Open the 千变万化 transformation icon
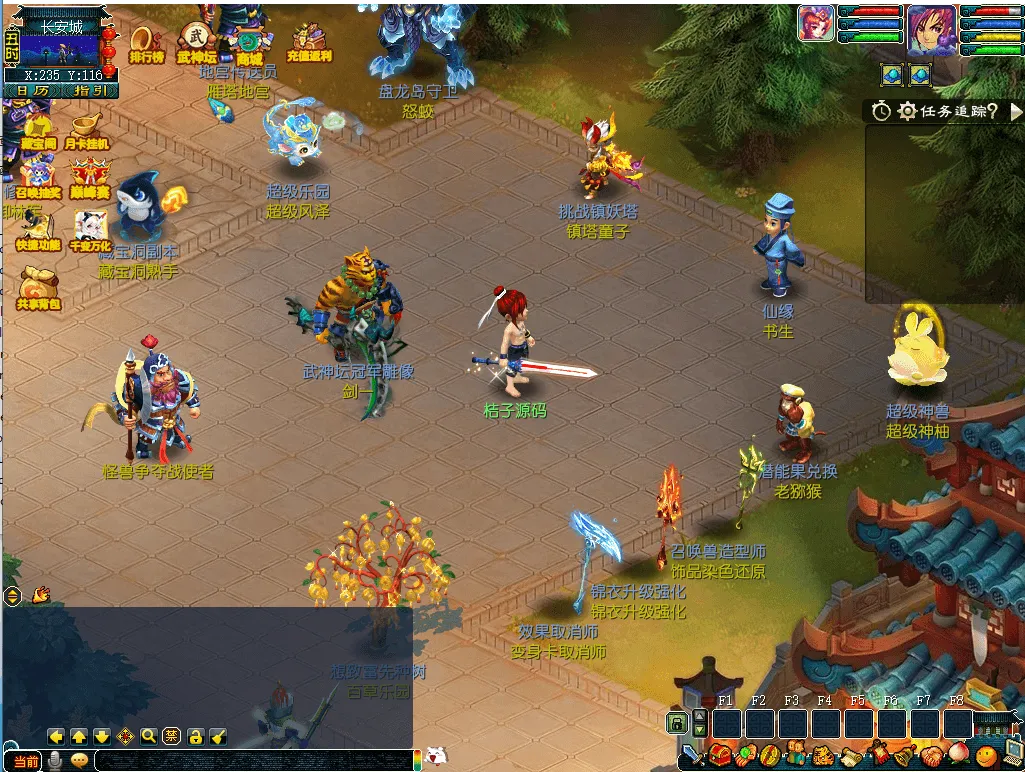Image resolution: width=1025 pixels, height=772 pixels. [89, 231]
